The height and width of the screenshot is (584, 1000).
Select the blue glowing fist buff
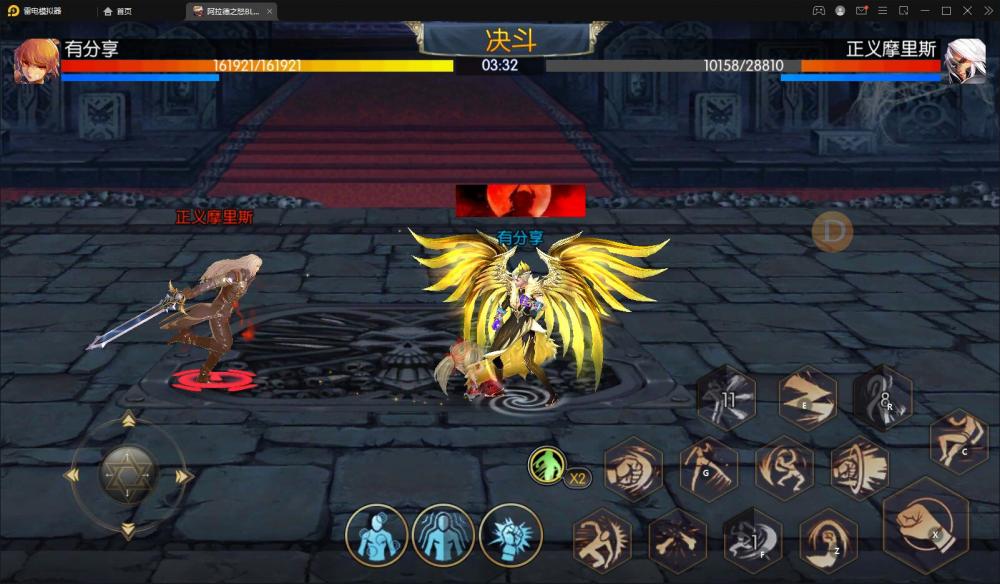click(x=510, y=535)
